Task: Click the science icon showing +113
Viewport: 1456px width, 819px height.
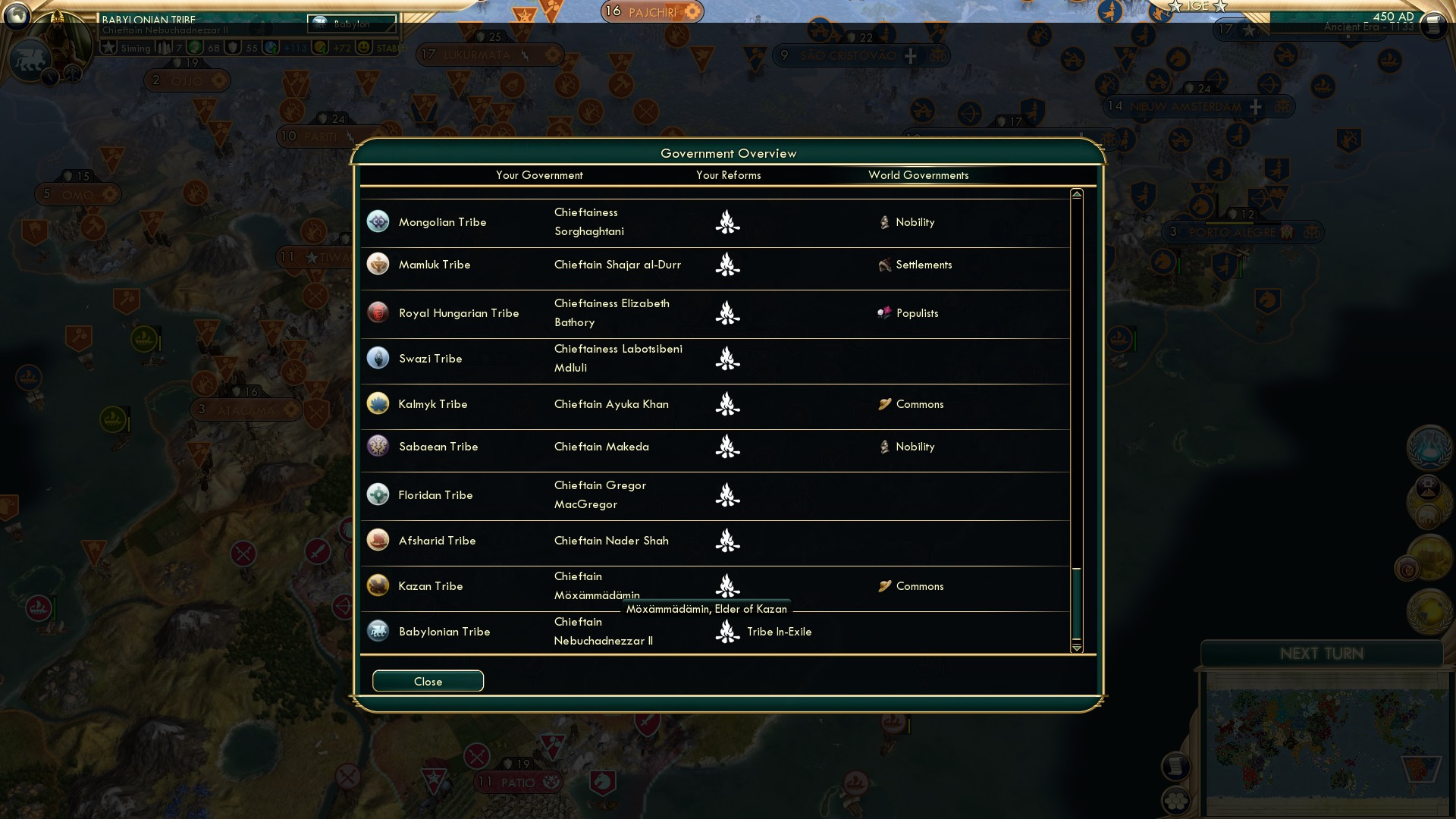Action: click(270, 47)
